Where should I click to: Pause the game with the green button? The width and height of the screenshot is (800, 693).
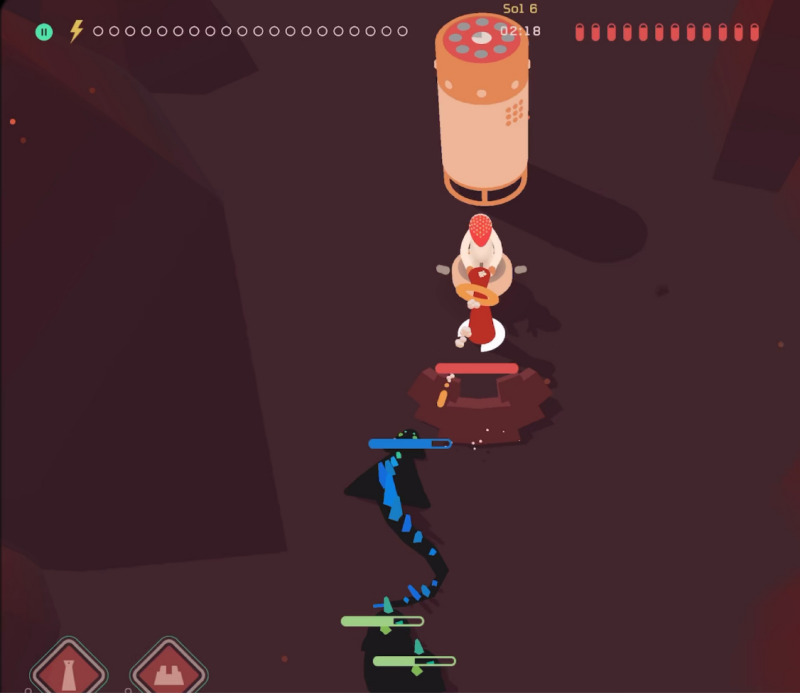pos(44,32)
